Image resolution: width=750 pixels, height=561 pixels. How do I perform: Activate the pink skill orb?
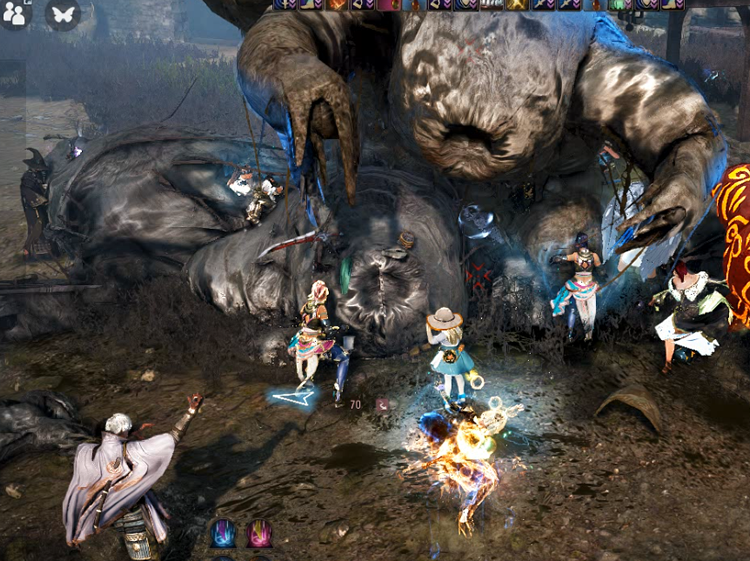pyautogui.click(x=259, y=533)
